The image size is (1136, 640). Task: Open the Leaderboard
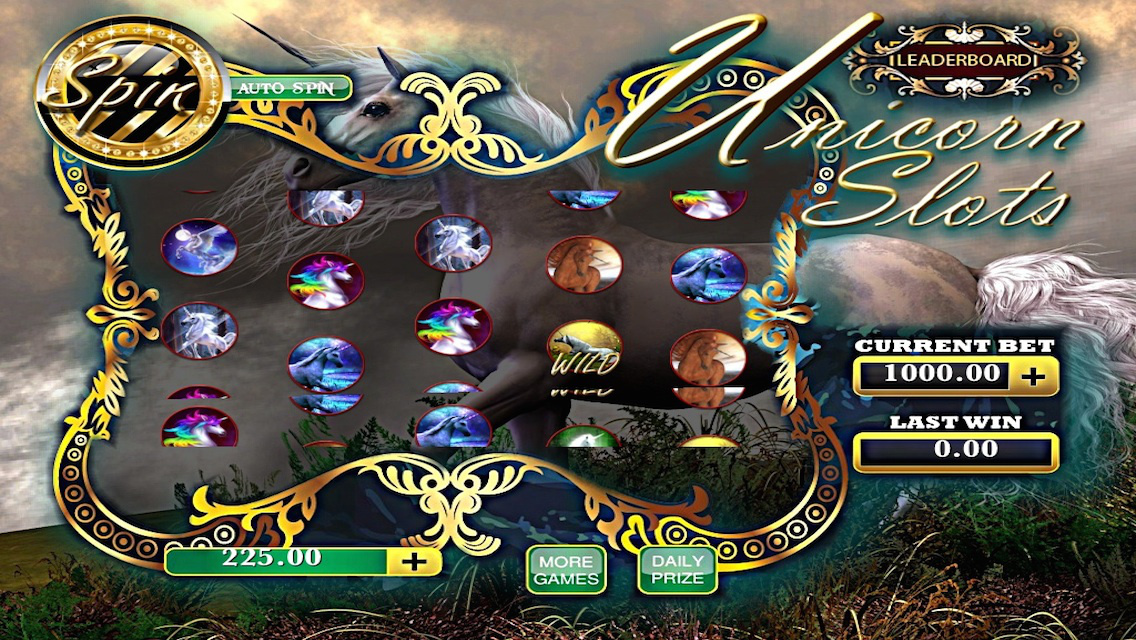point(963,59)
